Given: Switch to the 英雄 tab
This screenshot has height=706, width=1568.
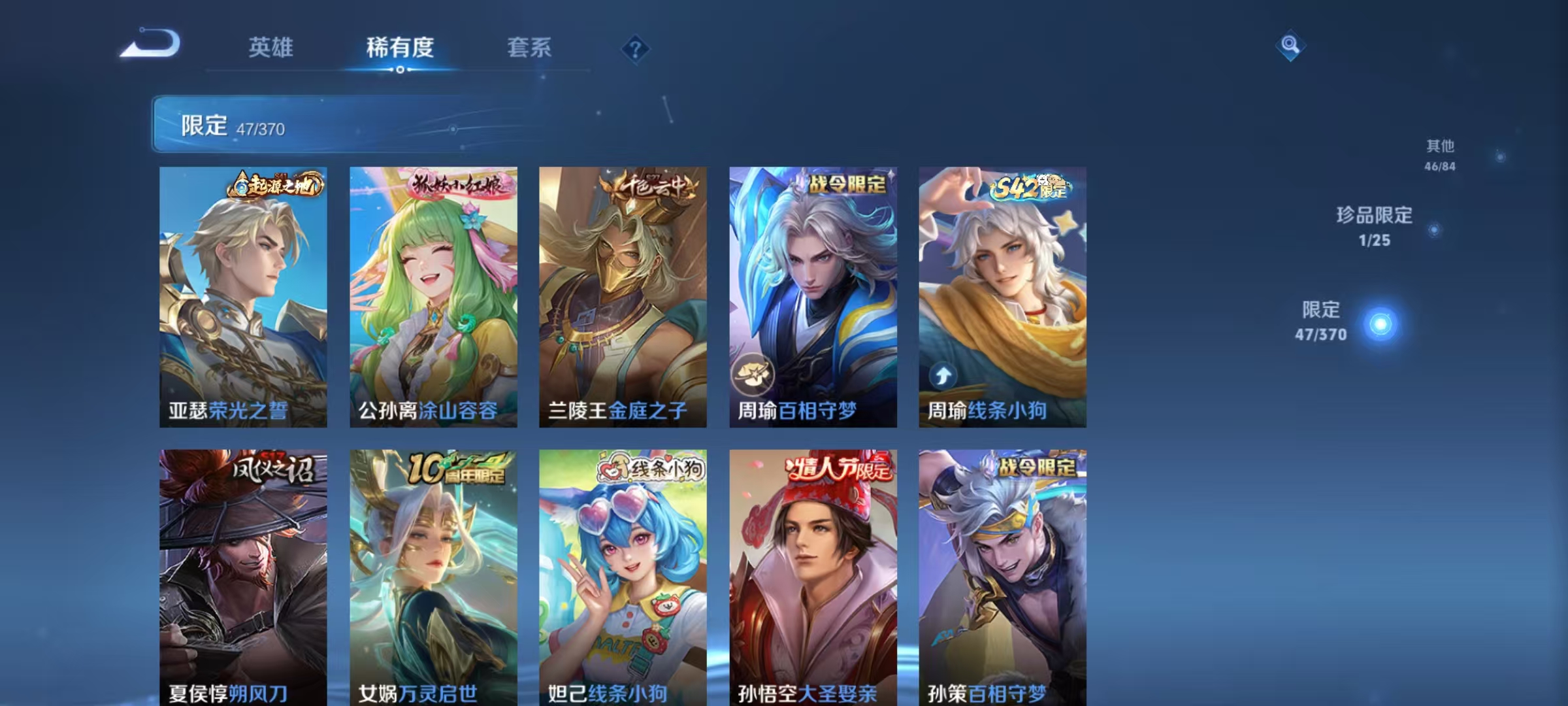Looking at the screenshot, I should 272,48.
